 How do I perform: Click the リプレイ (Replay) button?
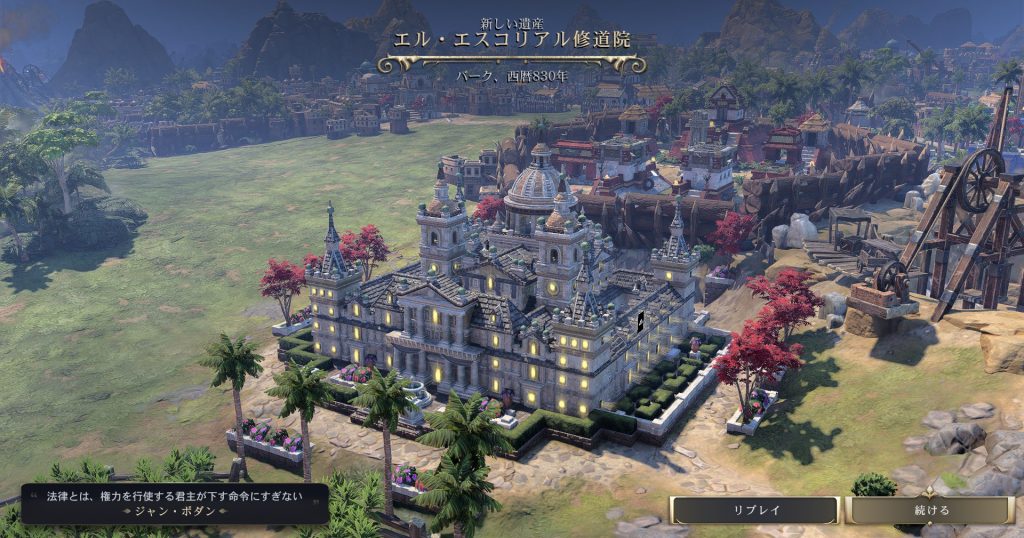(x=755, y=510)
